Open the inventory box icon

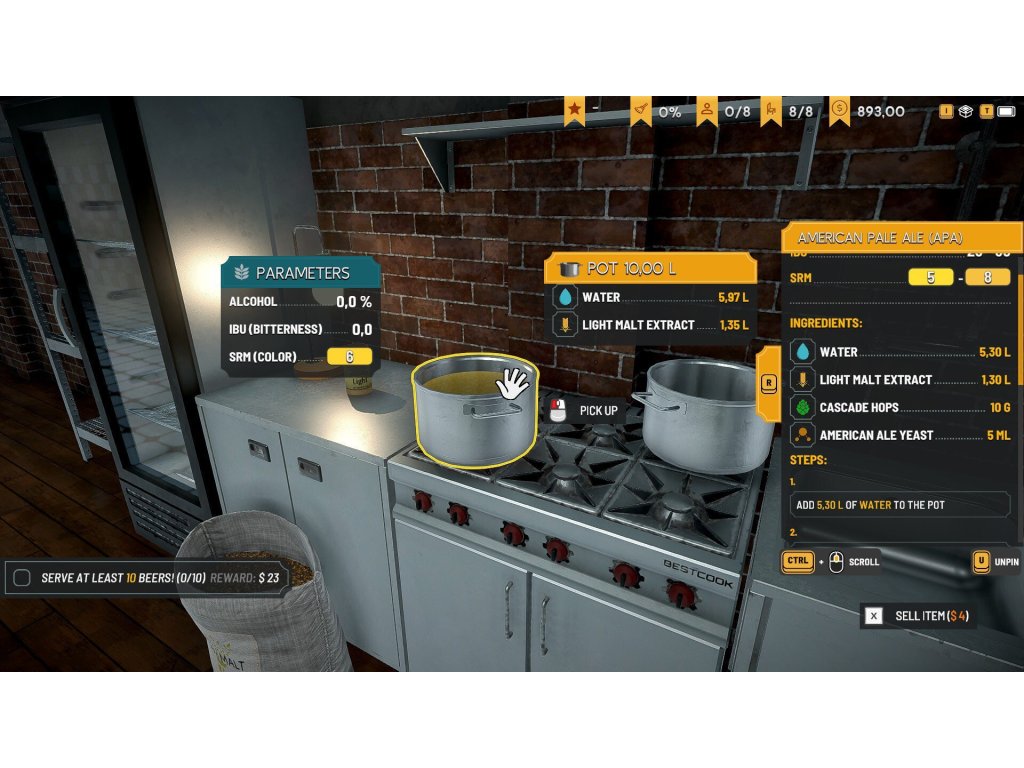pos(965,111)
